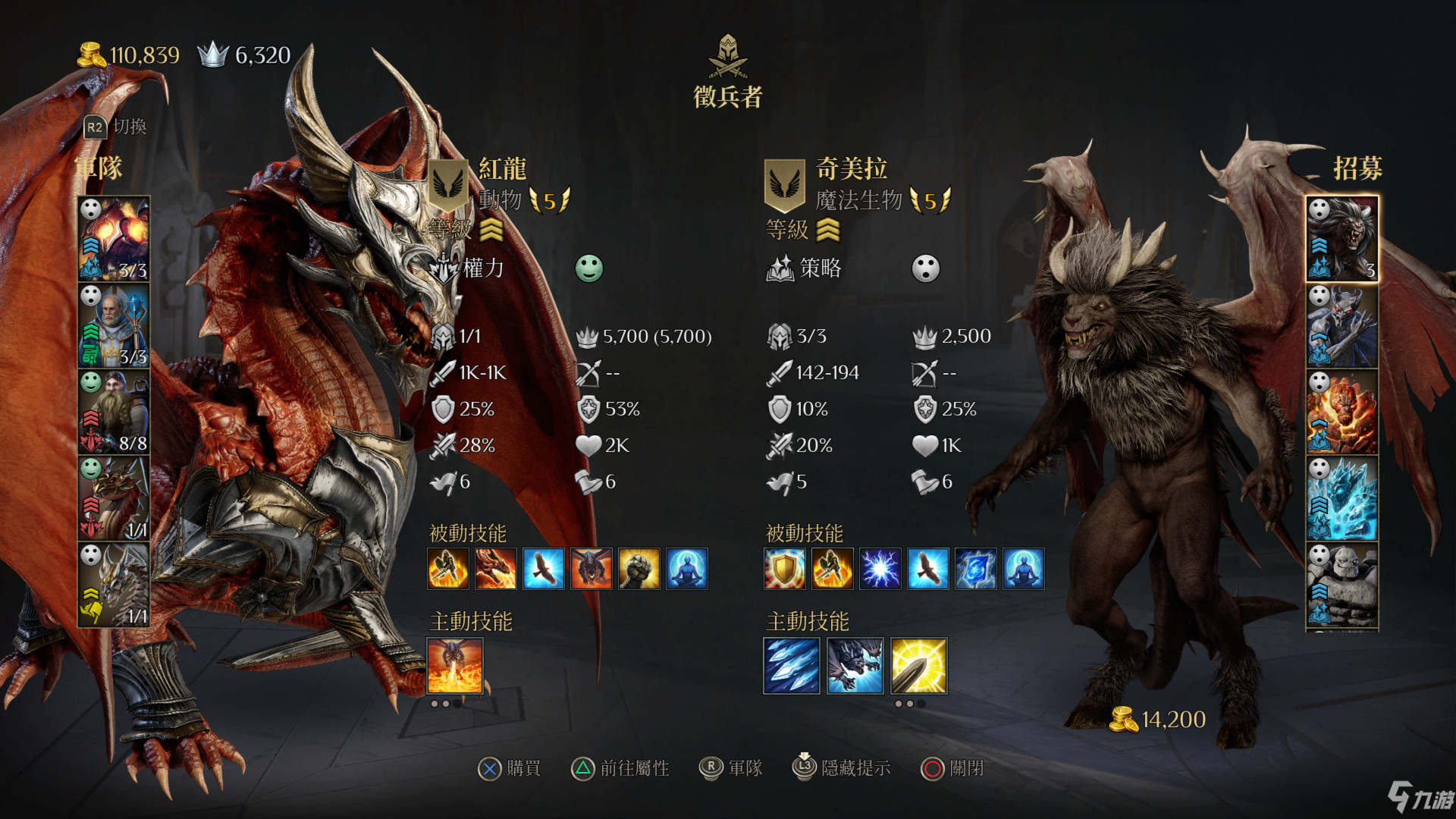Image resolution: width=1456 pixels, height=819 pixels.
Task: Pick the chimera portrait in the recruit list
Action: click(x=1341, y=239)
